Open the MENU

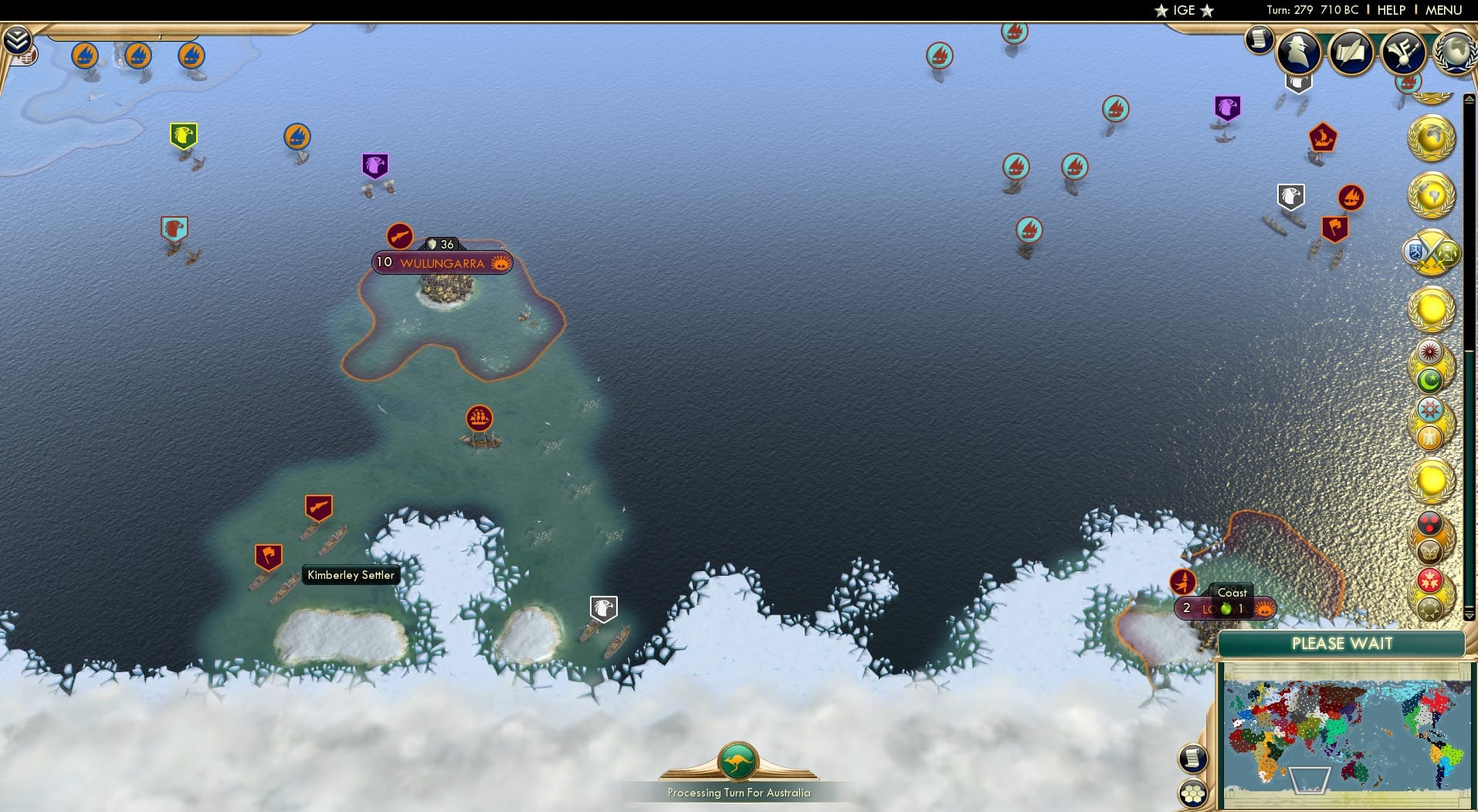[x=1446, y=10]
